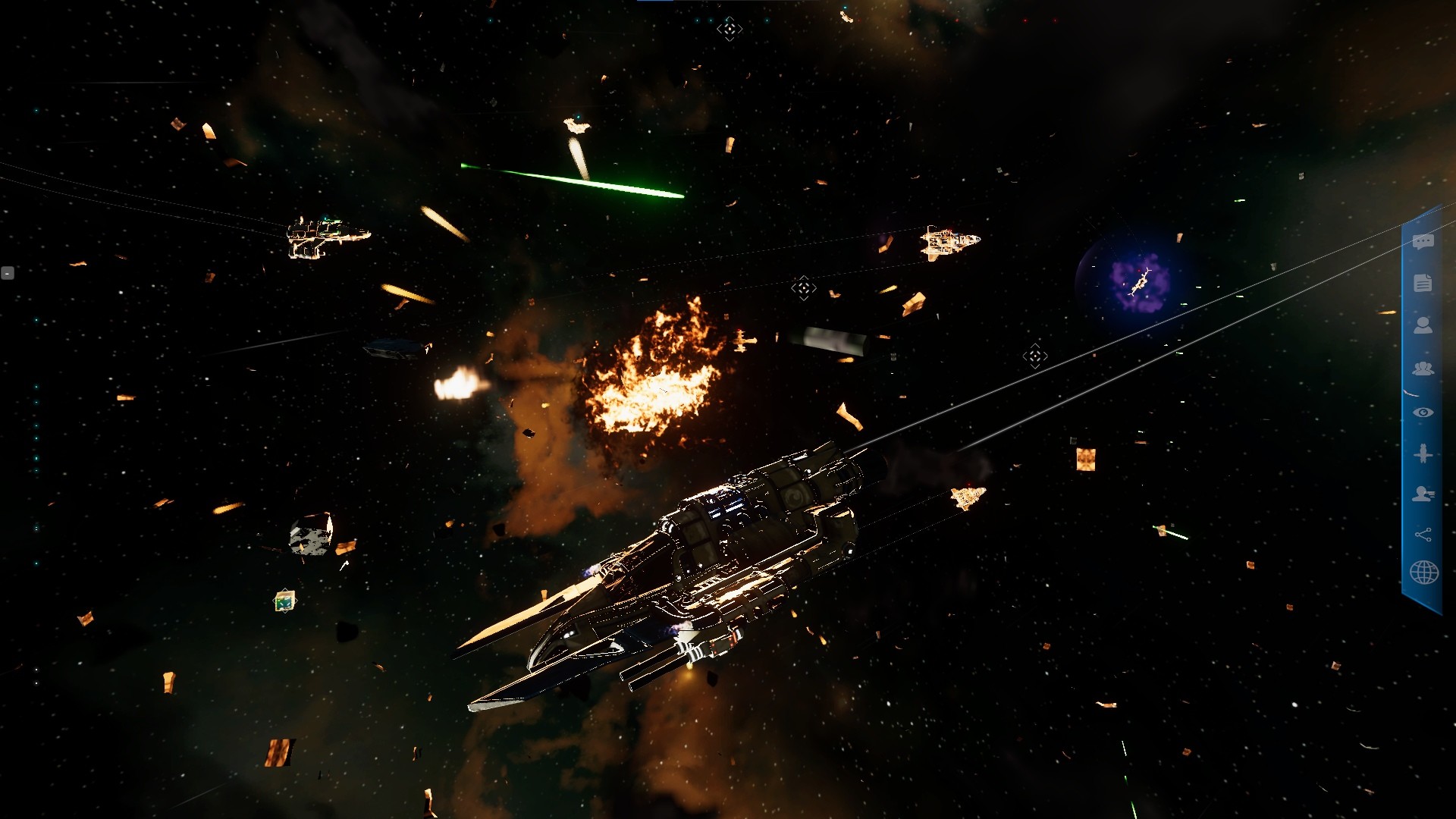Viewport: 1456px width, 819px height.
Task: Select the spaceship icon in sidebar
Action: coord(1423,453)
